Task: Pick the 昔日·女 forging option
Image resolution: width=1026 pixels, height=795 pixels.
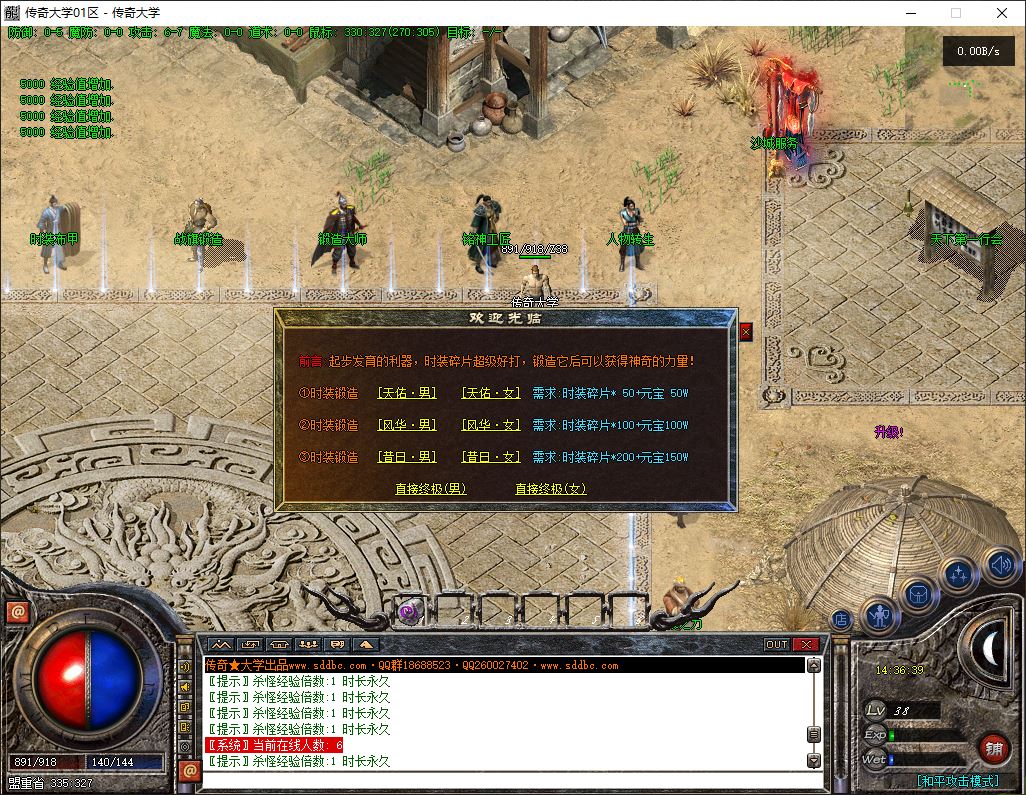Action: [x=491, y=458]
